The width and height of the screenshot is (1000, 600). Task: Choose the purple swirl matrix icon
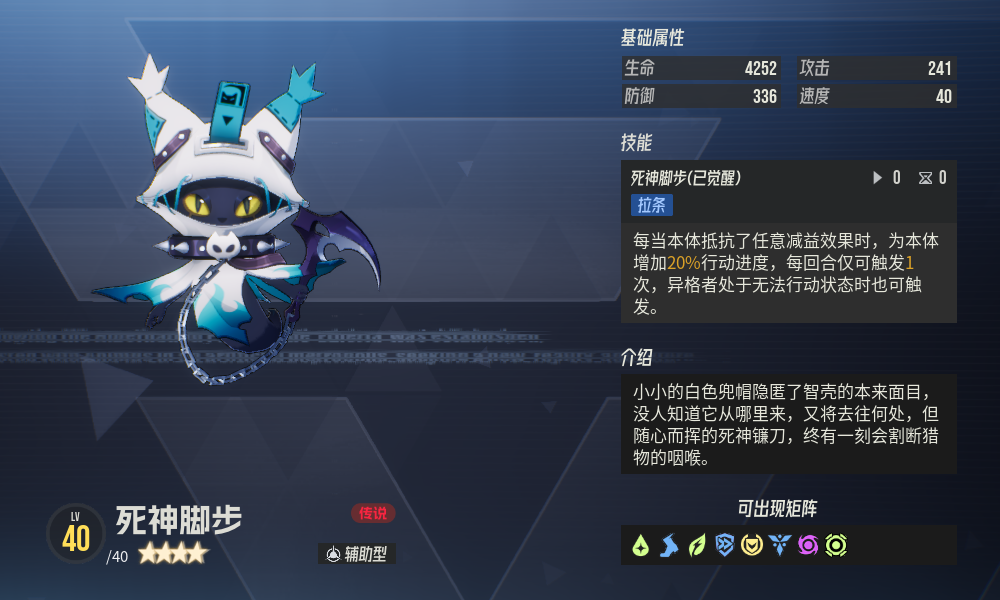808,546
